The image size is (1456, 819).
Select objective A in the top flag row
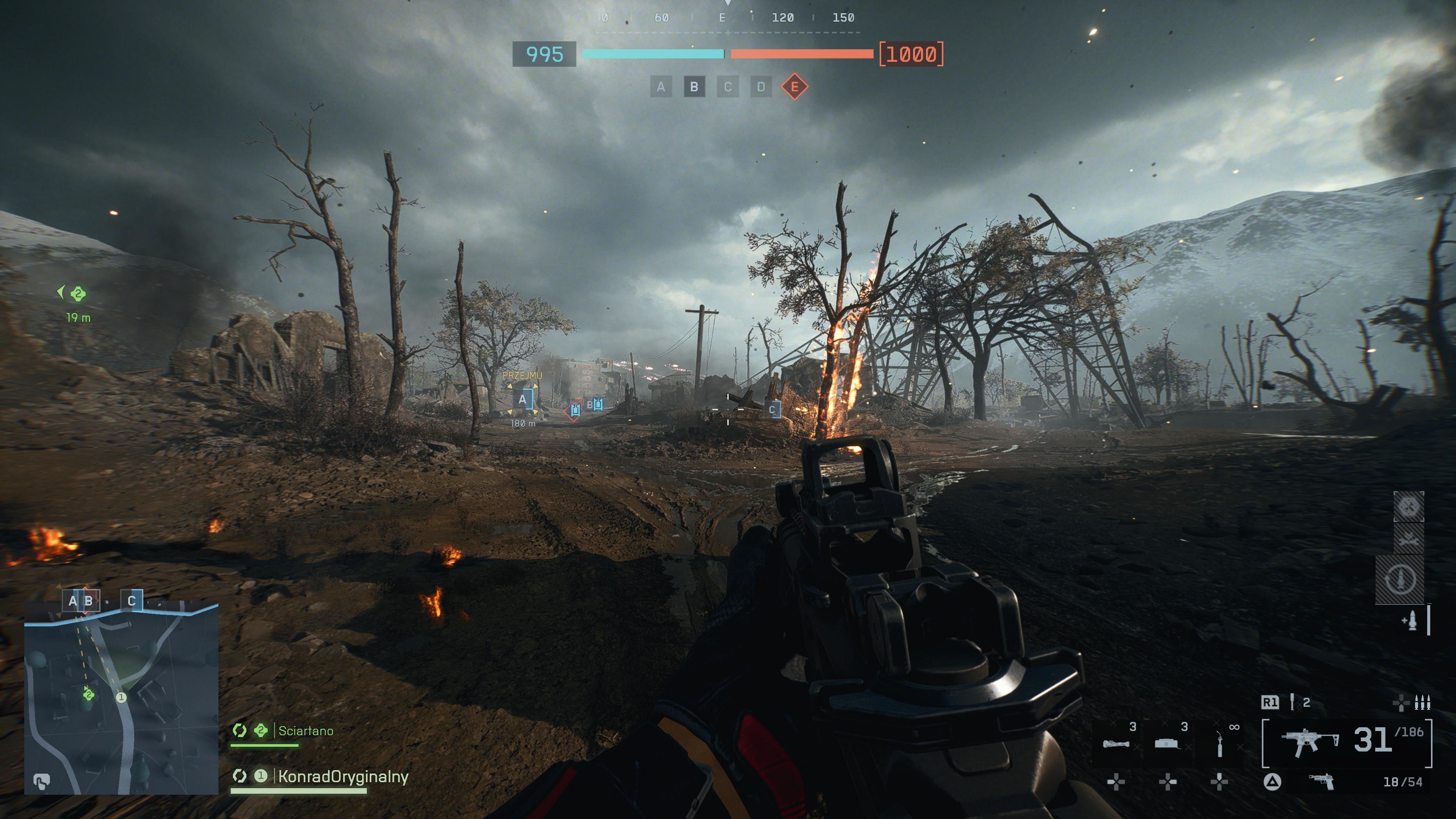click(x=661, y=87)
